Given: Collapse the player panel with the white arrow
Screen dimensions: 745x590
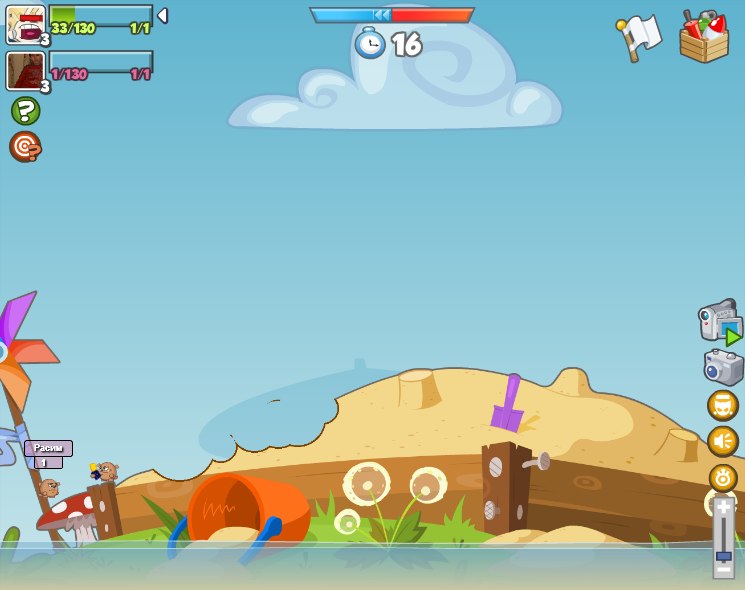Looking at the screenshot, I should point(162,16).
